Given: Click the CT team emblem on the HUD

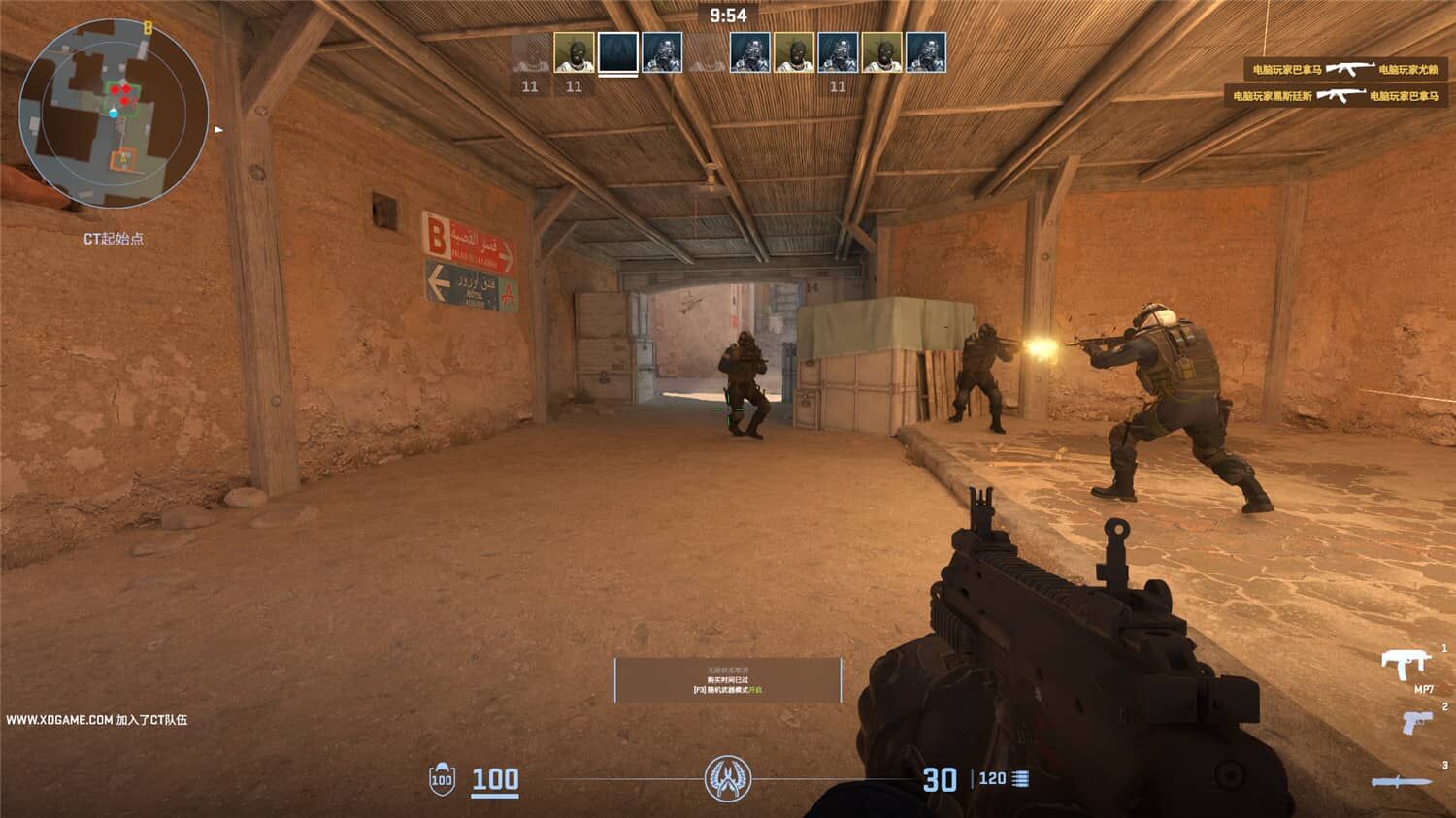Looking at the screenshot, I should click(727, 778).
